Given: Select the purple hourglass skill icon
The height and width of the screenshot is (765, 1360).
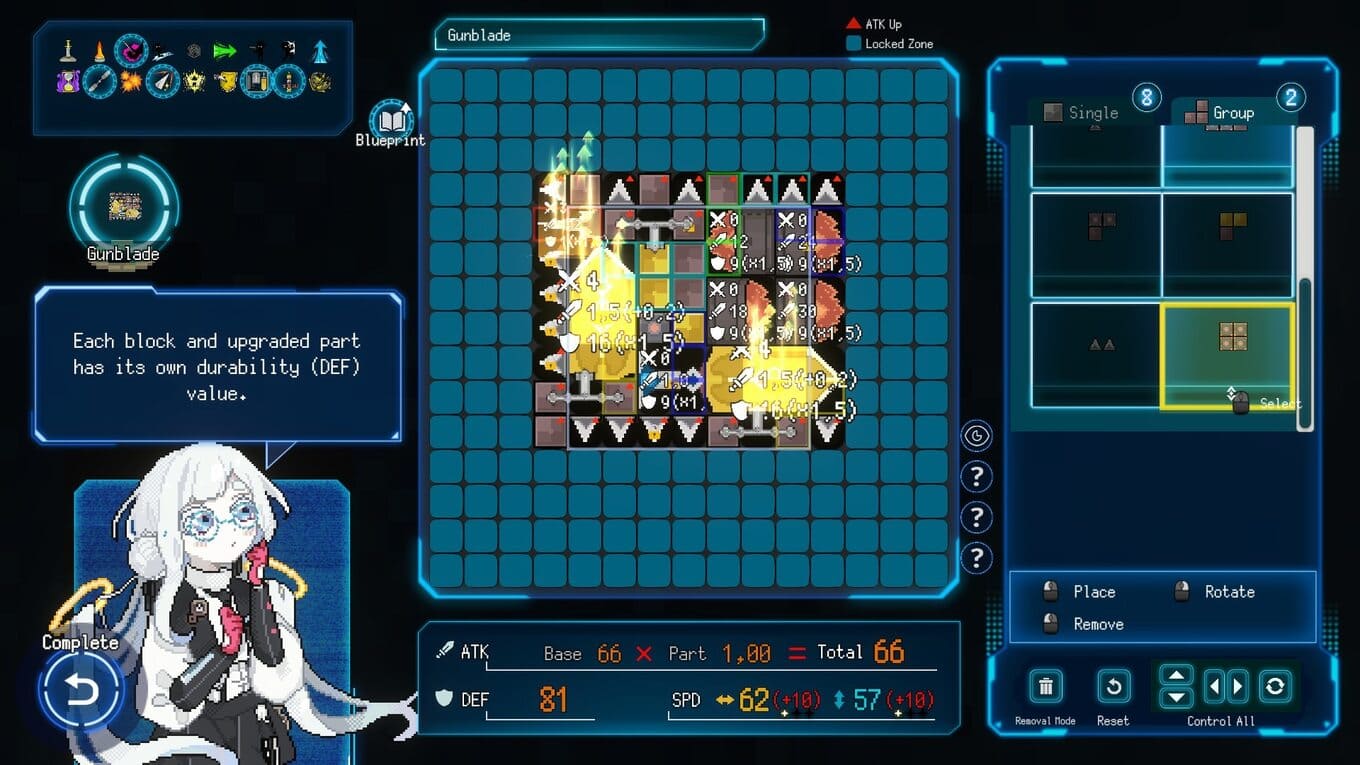Looking at the screenshot, I should (x=68, y=81).
